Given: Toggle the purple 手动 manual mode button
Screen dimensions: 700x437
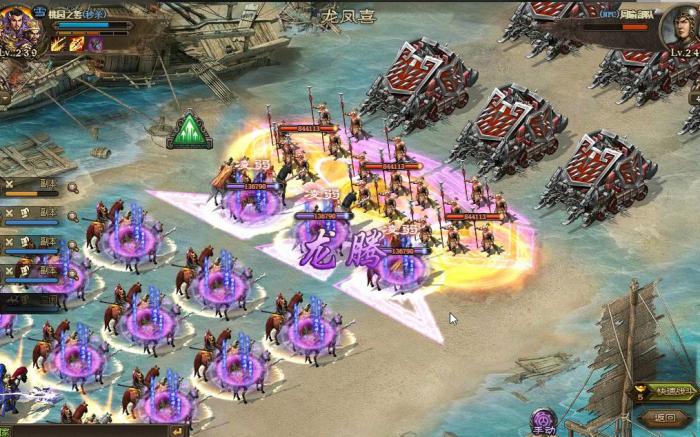Looking at the screenshot, I should tap(544, 420).
